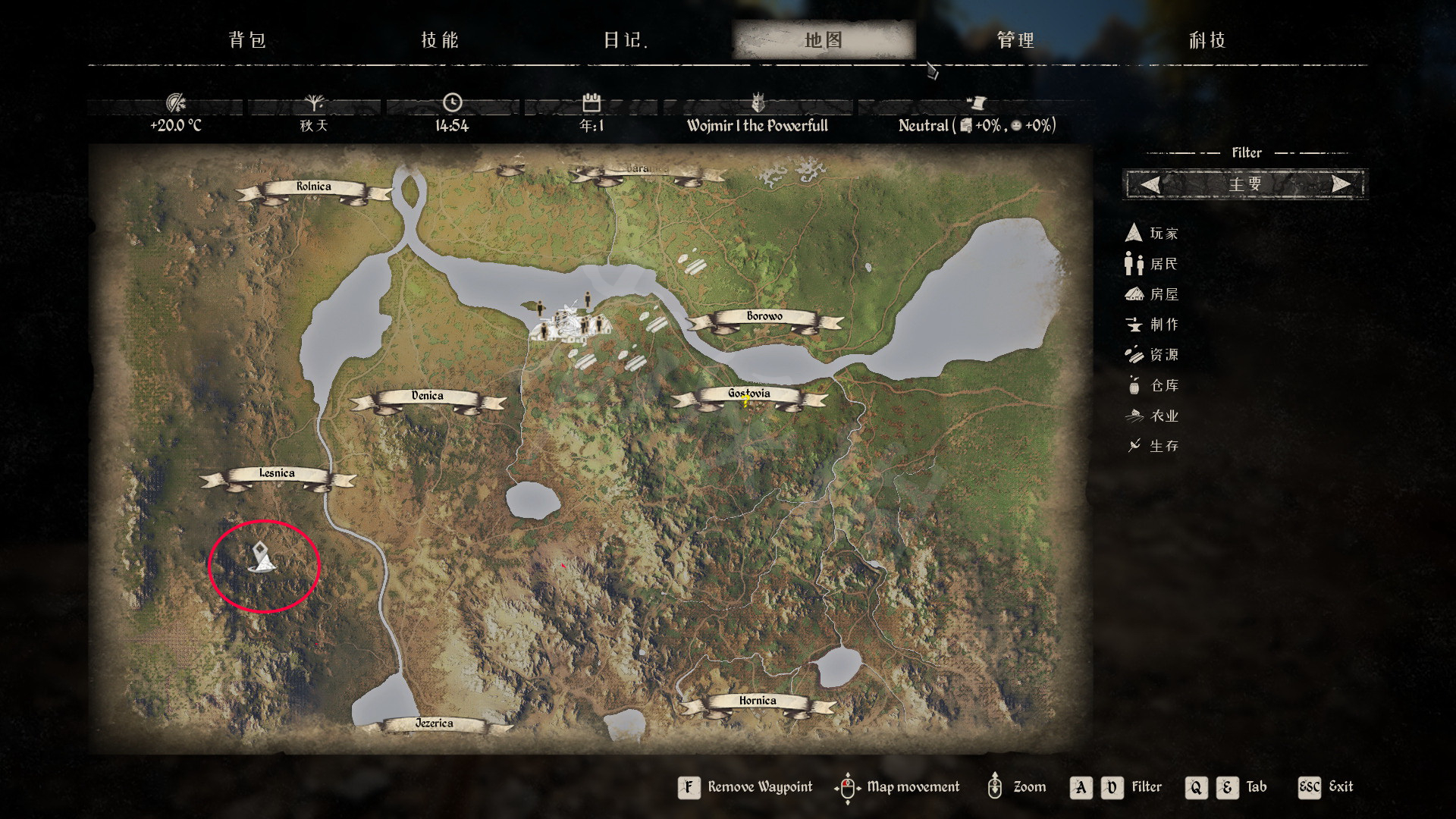Image resolution: width=1456 pixels, height=819 pixels.
Task: Toggle the 生存 survival legend entry
Action: point(1152,446)
